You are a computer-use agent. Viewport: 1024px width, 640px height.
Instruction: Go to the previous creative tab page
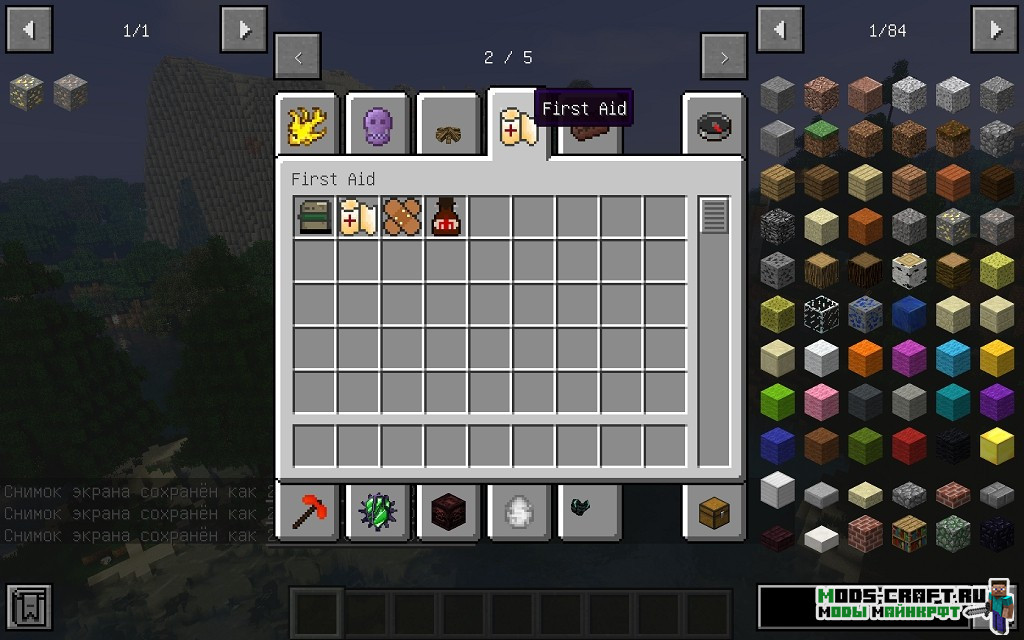298,57
